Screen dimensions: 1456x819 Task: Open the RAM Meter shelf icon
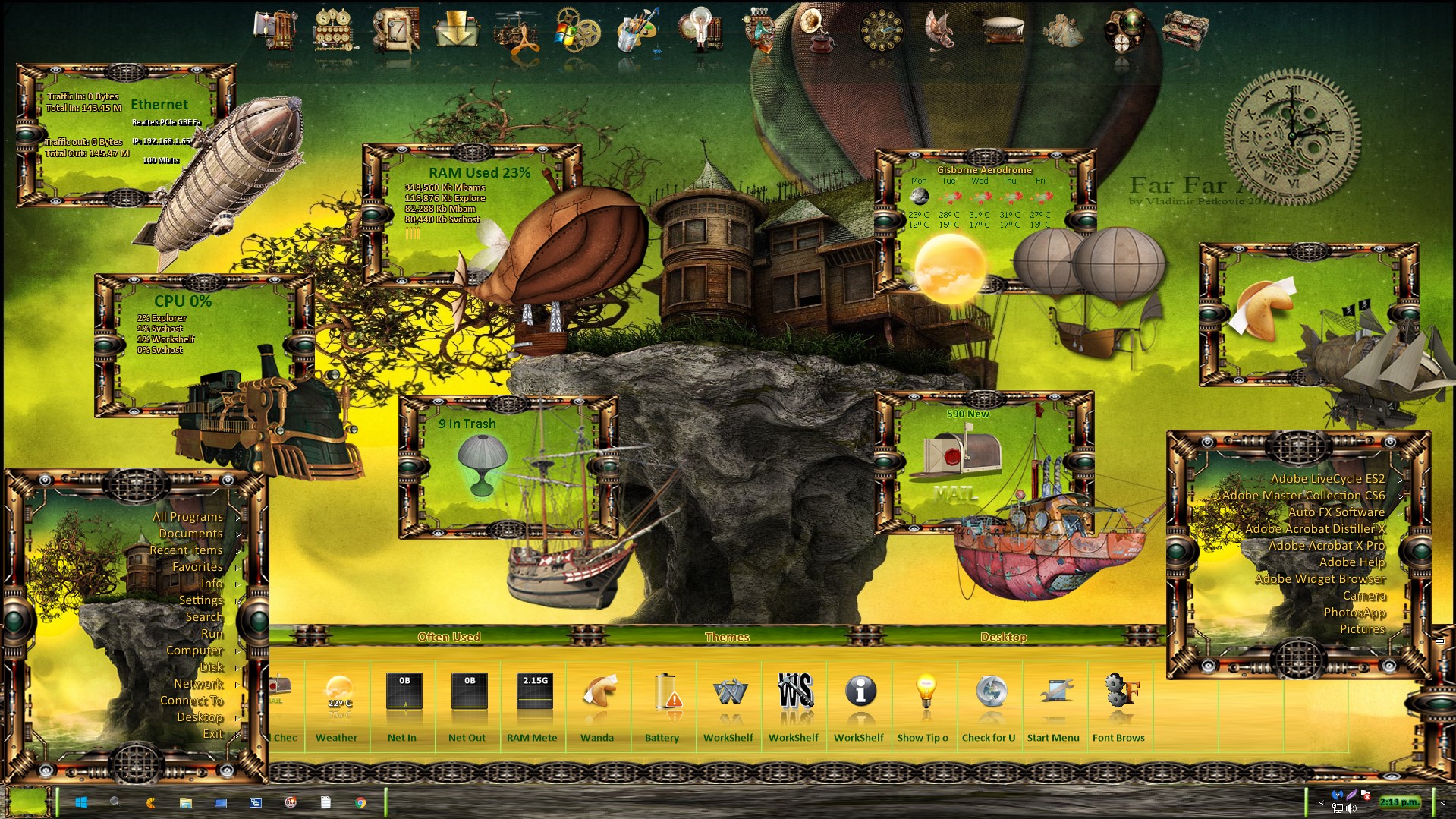533,695
